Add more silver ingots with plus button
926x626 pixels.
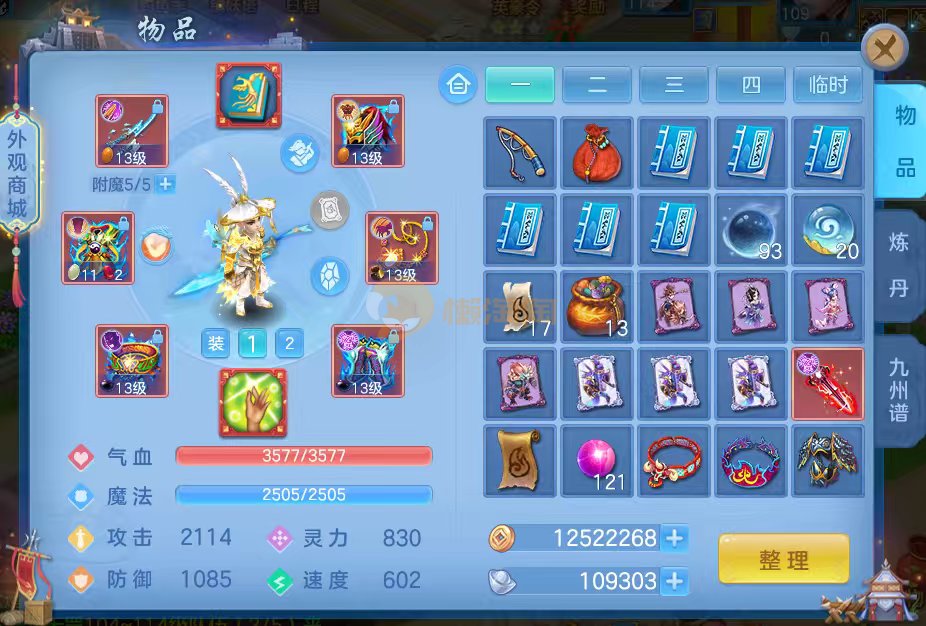[675, 580]
